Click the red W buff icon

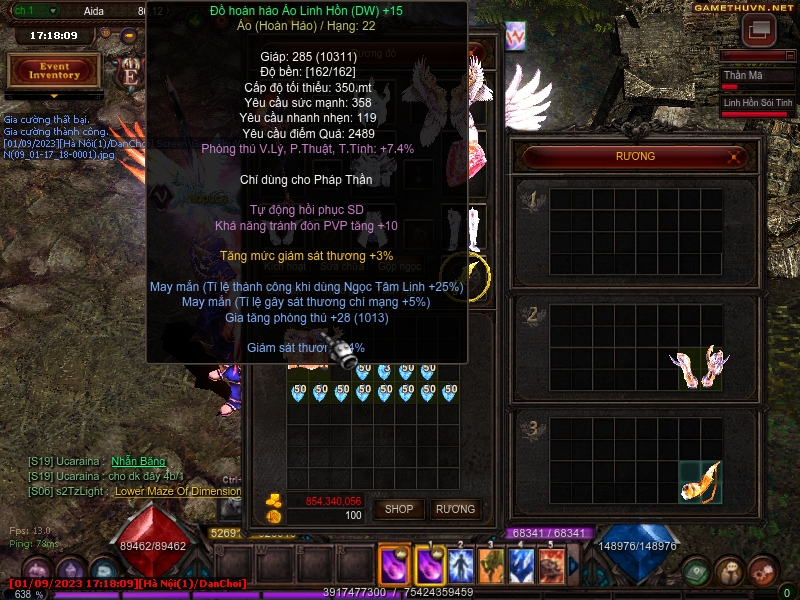[x=515, y=38]
